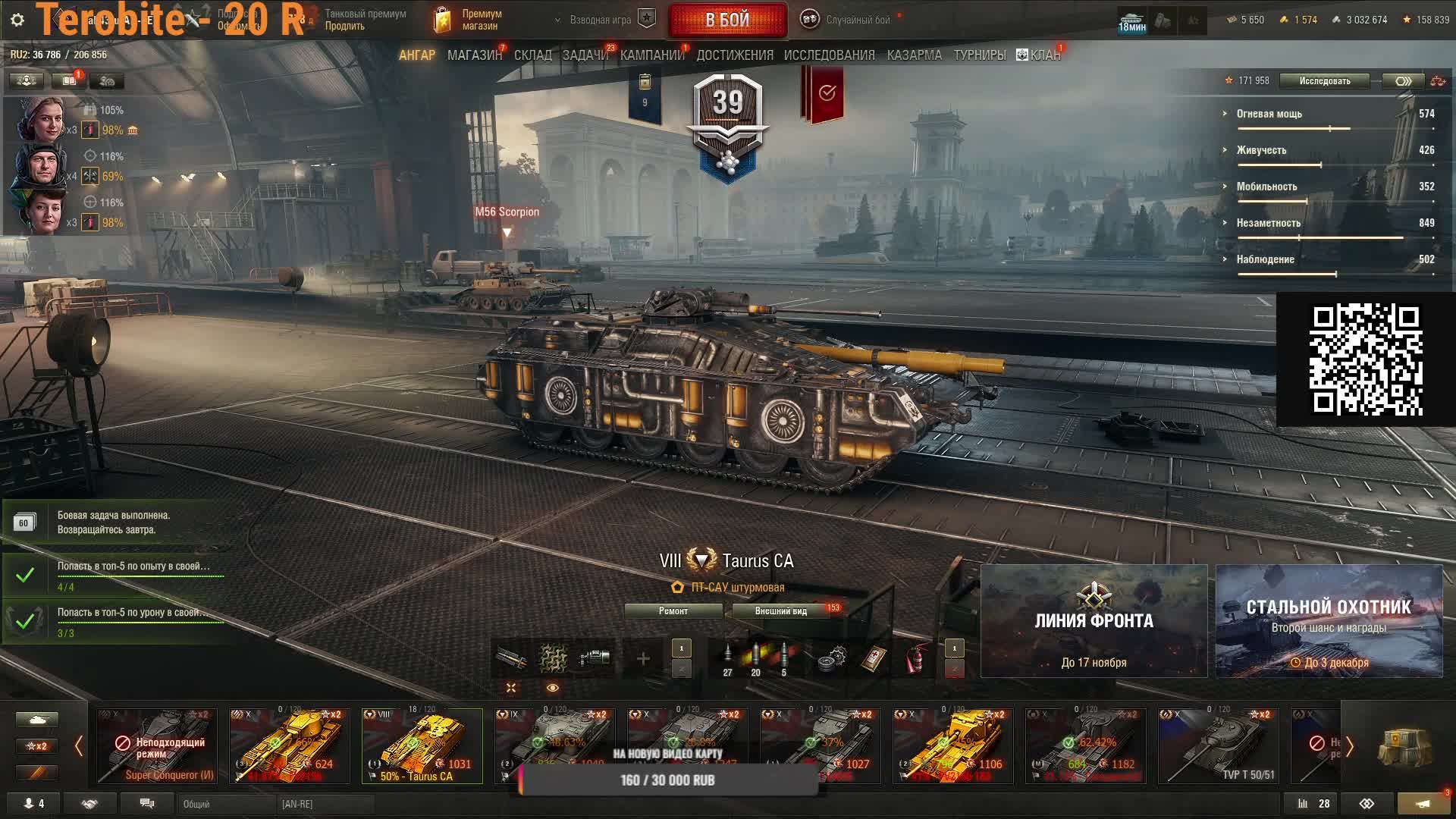Go to the ИССЛЕДОВАНИЯ research tab

click(829, 55)
